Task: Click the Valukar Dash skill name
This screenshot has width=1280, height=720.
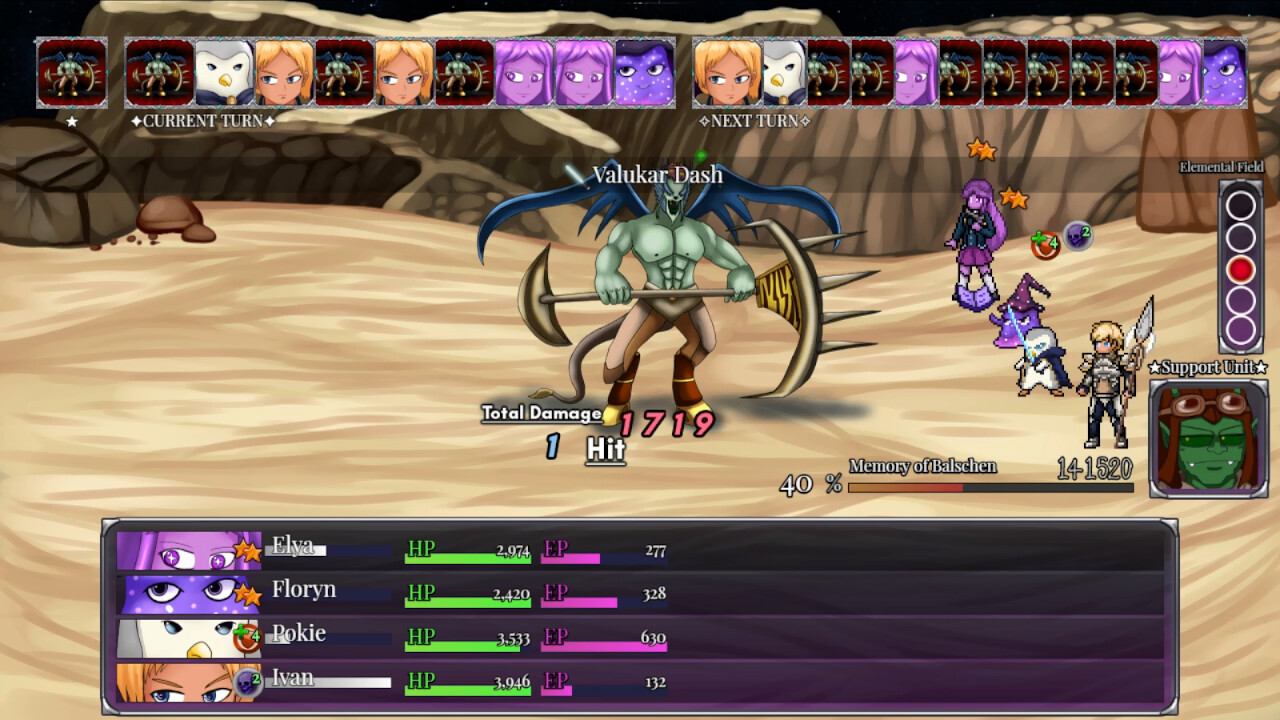Action: [x=660, y=174]
